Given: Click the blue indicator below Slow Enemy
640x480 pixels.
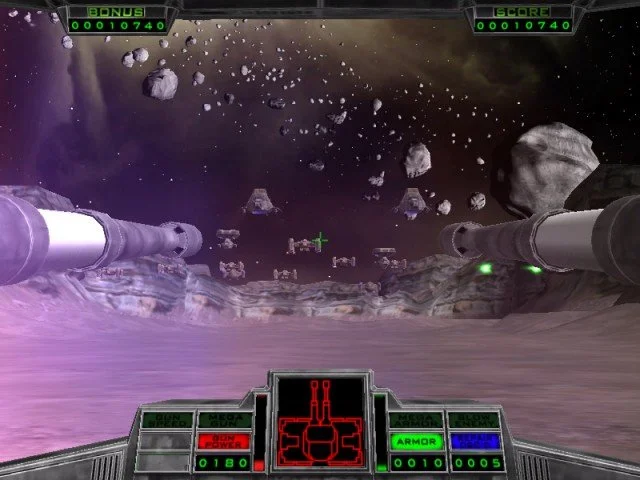Looking at the screenshot, I should [474, 441].
